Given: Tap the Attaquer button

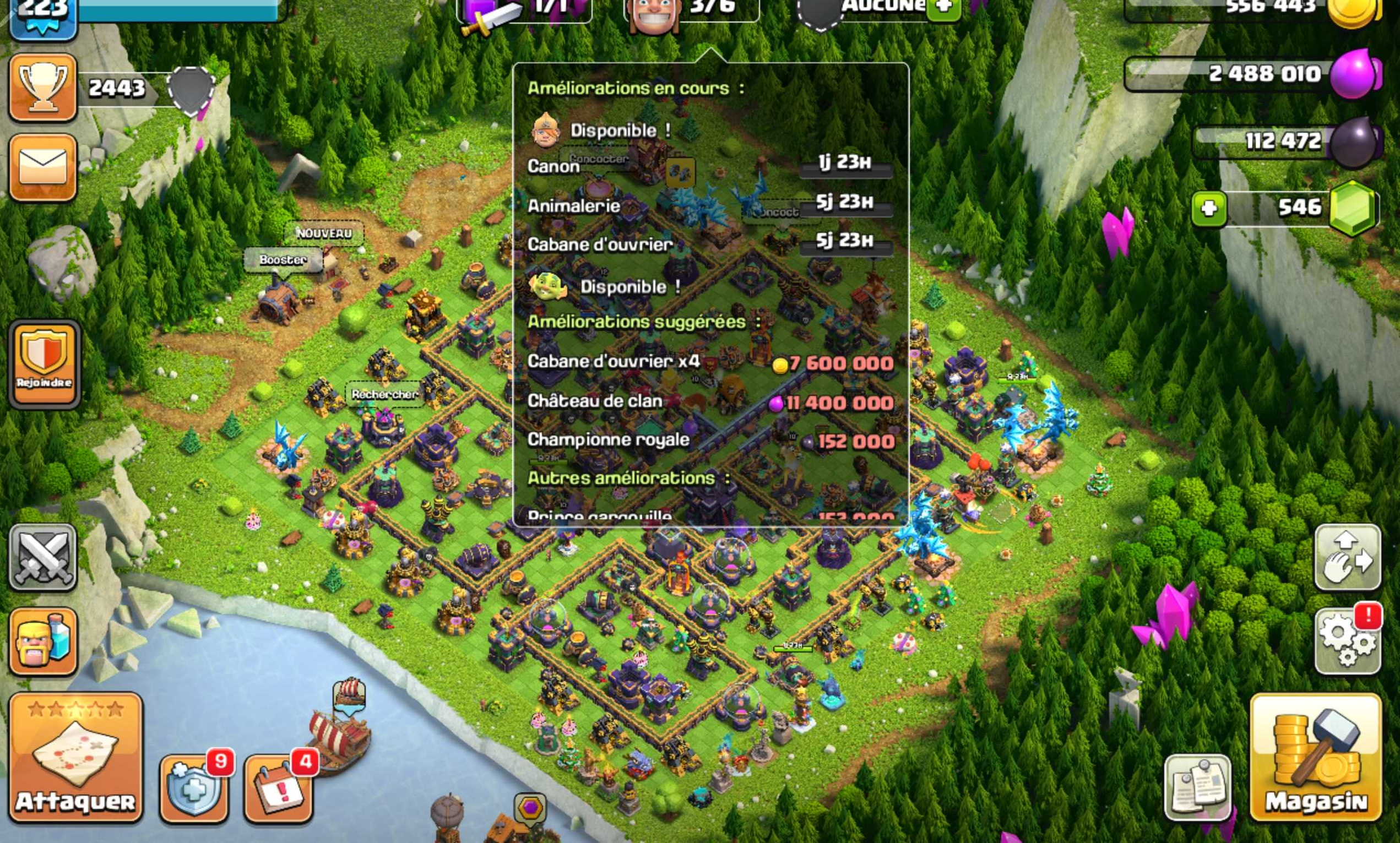Looking at the screenshot, I should click(75, 758).
